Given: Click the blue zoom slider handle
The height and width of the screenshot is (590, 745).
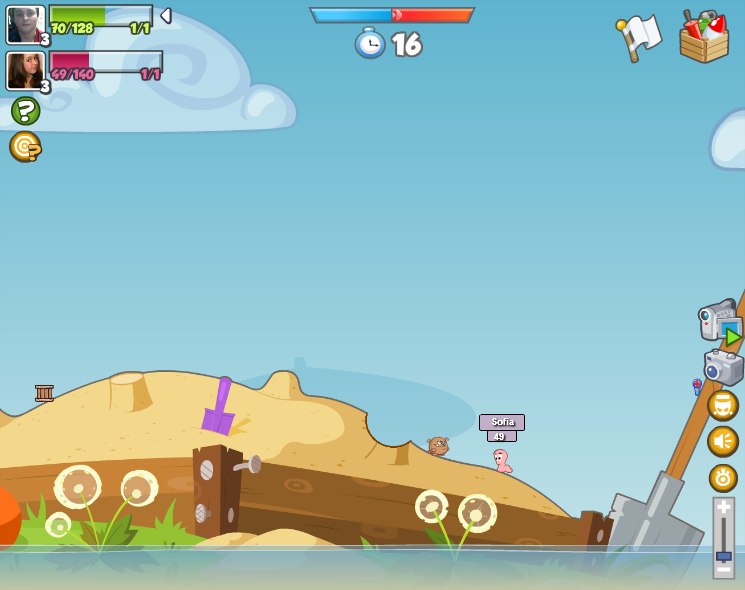Looking at the screenshot, I should point(724,555).
